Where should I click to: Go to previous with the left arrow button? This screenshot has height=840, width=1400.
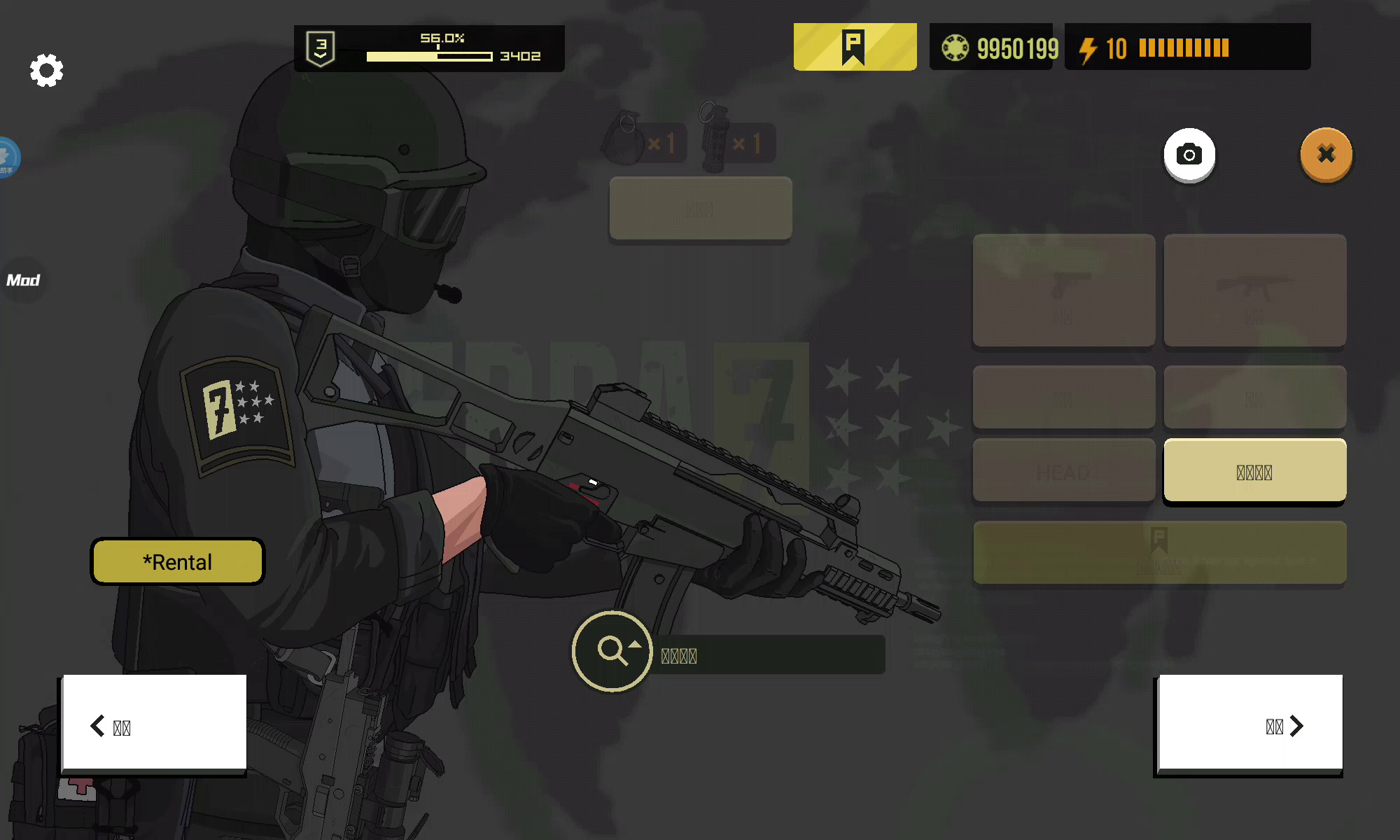(x=154, y=724)
